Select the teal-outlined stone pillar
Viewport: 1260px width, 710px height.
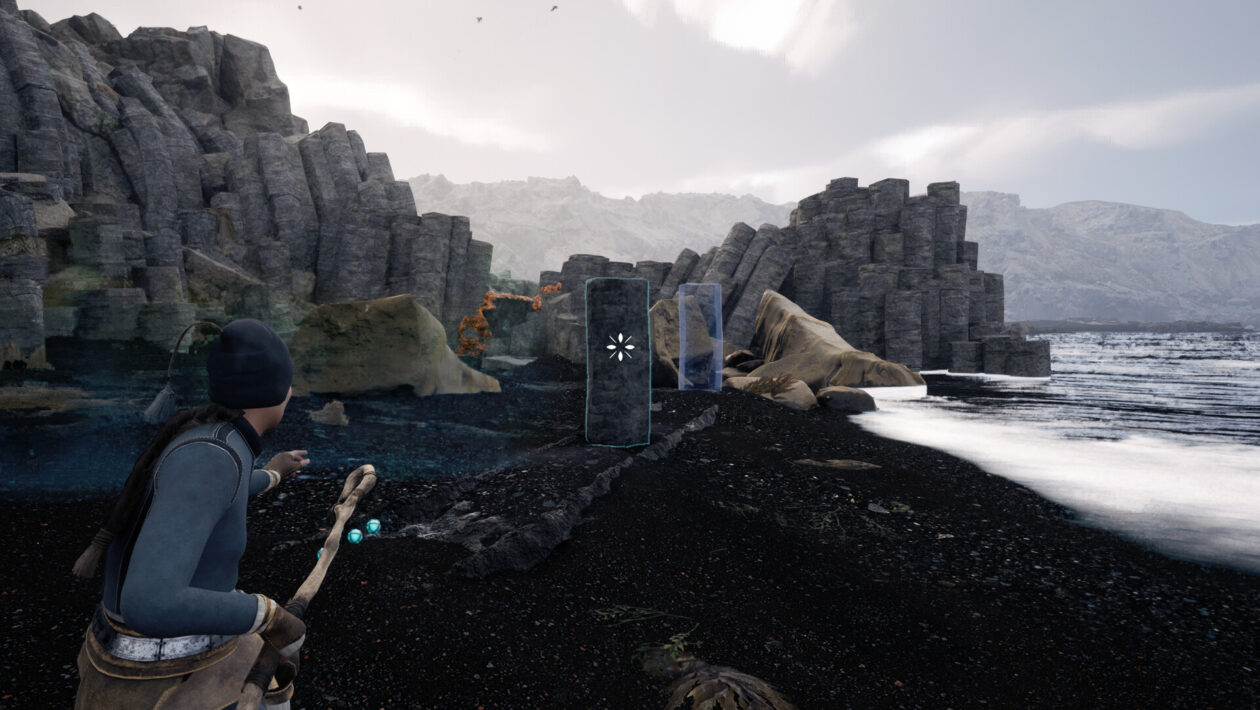(617, 362)
